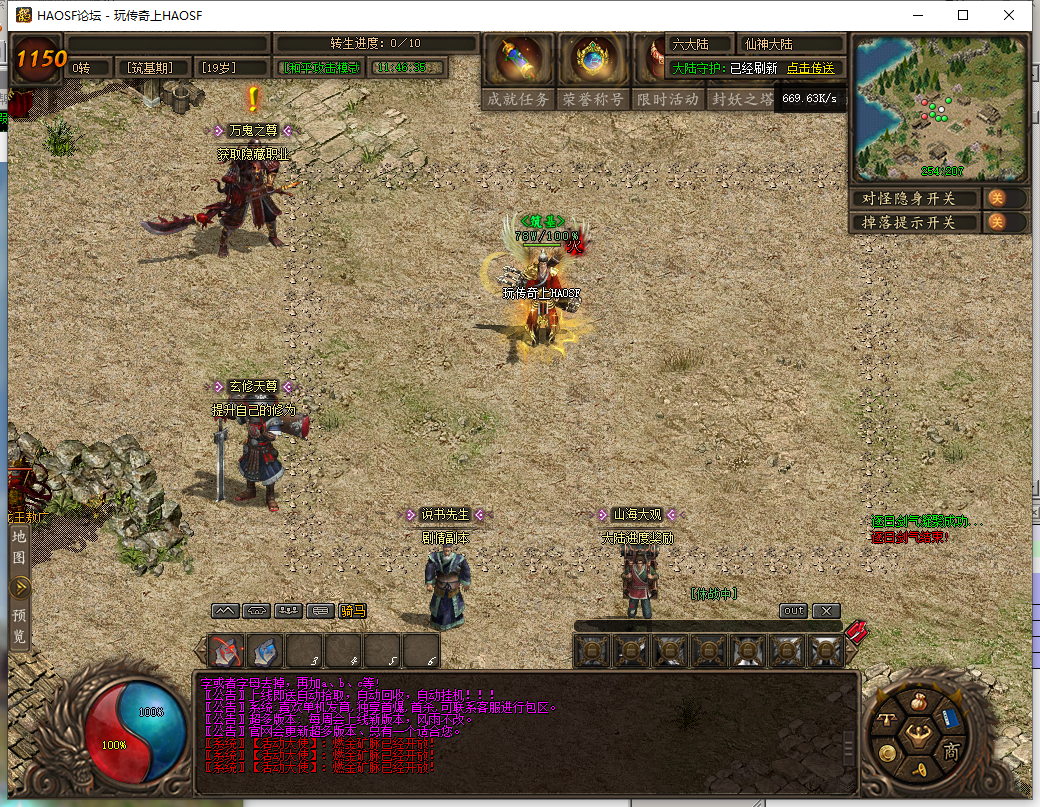The height and width of the screenshot is (807, 1040).
Task: Open the bag from the money pouch icon
Action: 919,700
